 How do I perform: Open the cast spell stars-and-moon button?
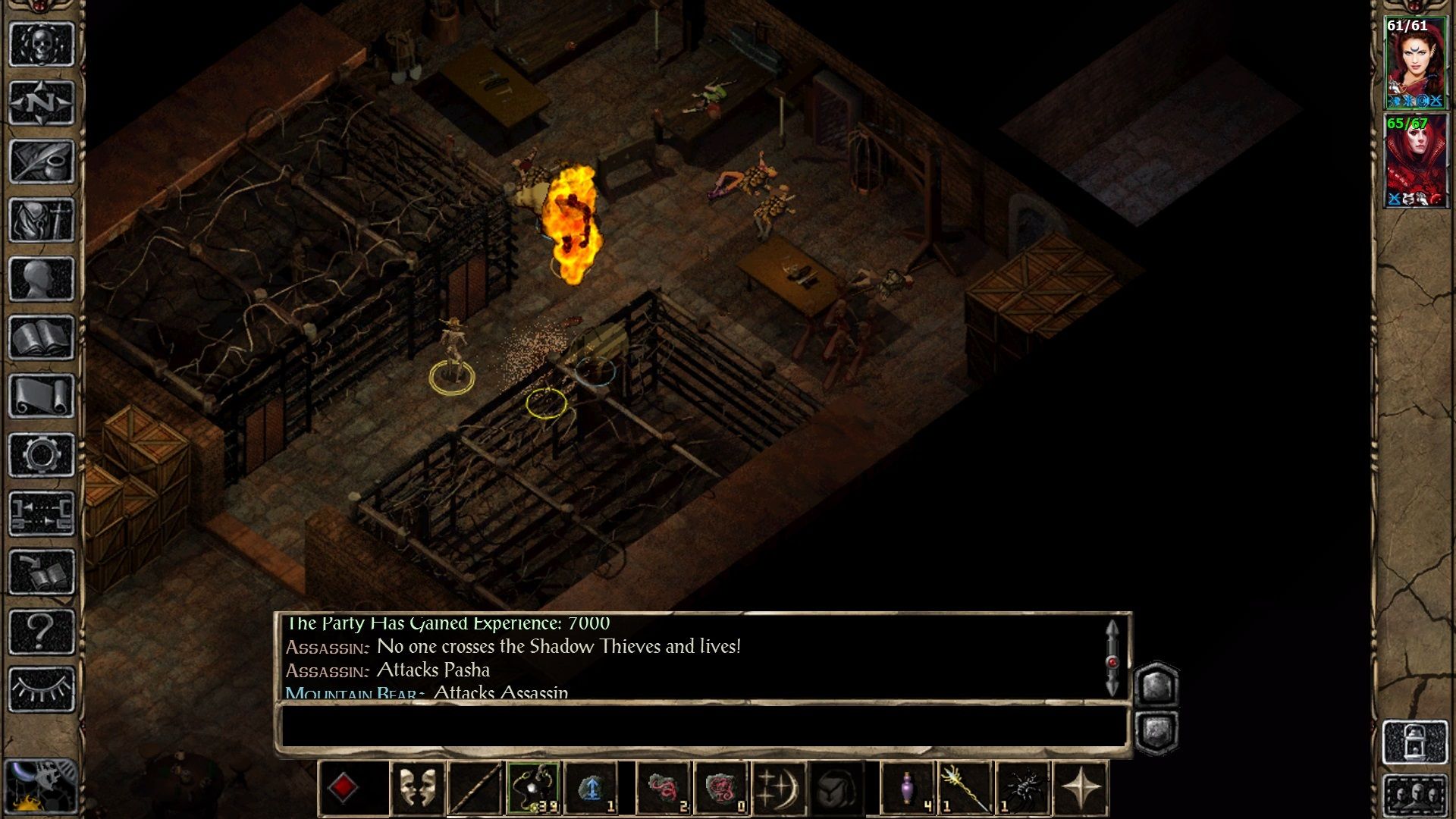[x=777, y=788]
